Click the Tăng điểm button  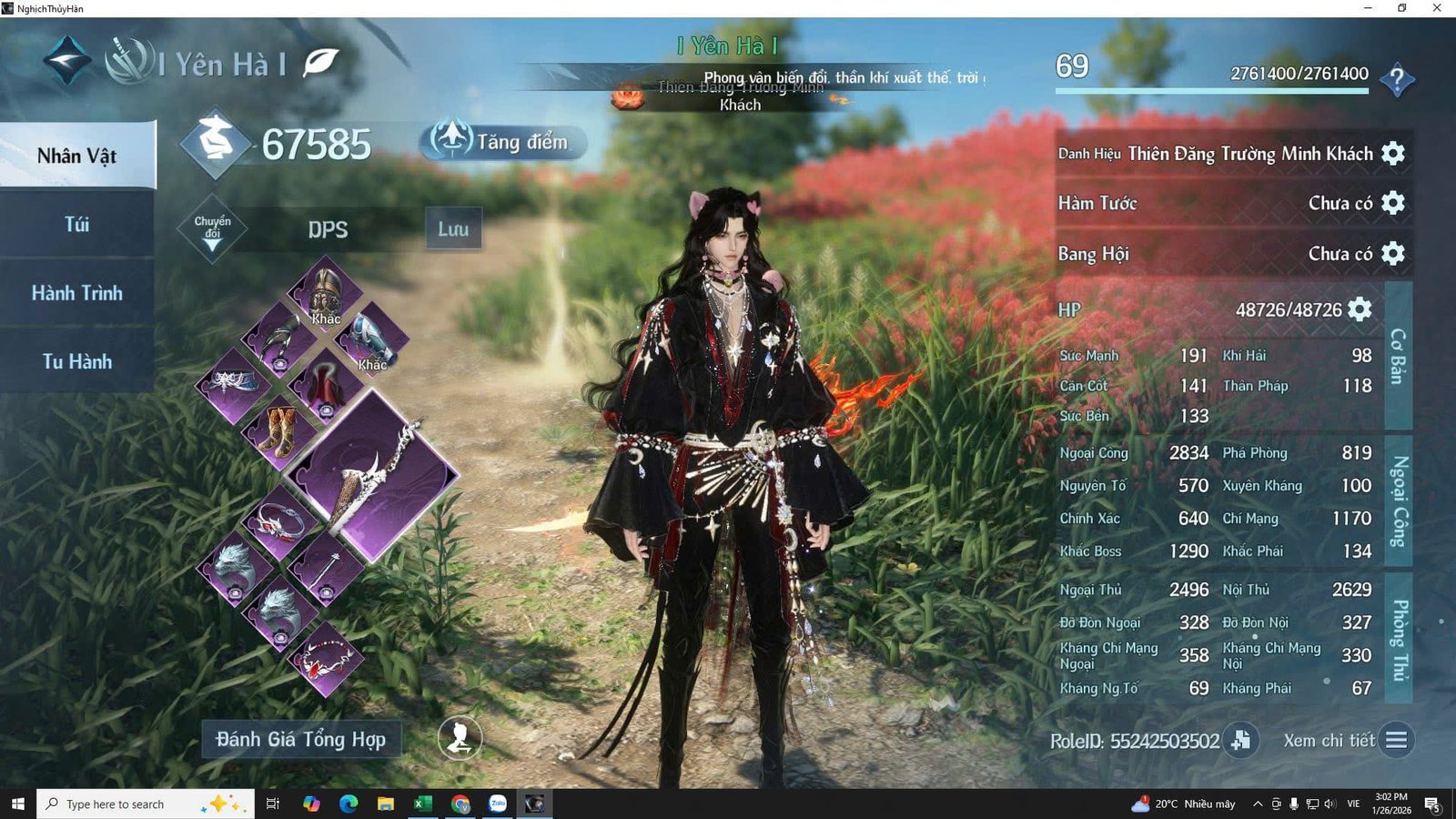500,141
